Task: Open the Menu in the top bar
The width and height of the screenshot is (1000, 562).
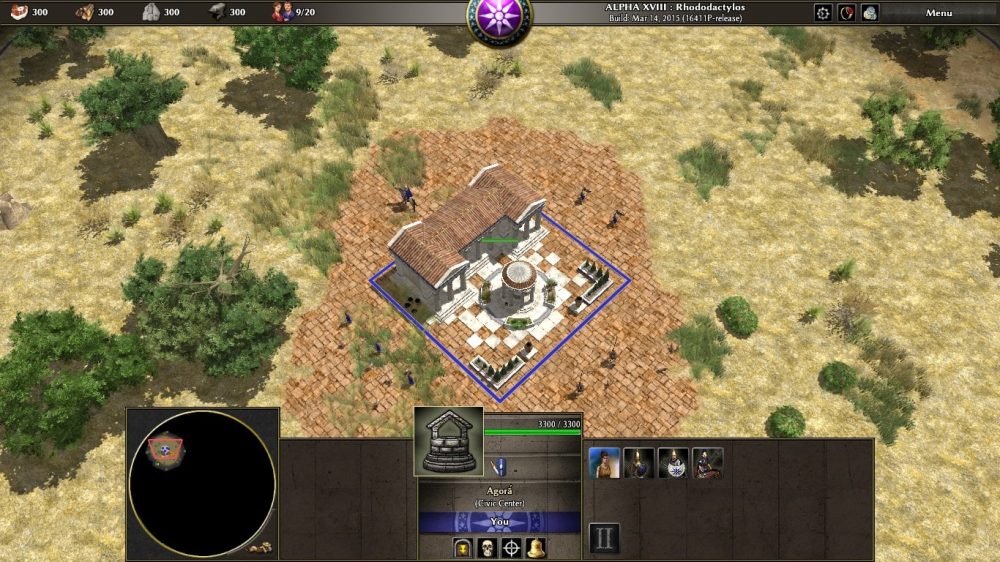Action: [938, 13]
